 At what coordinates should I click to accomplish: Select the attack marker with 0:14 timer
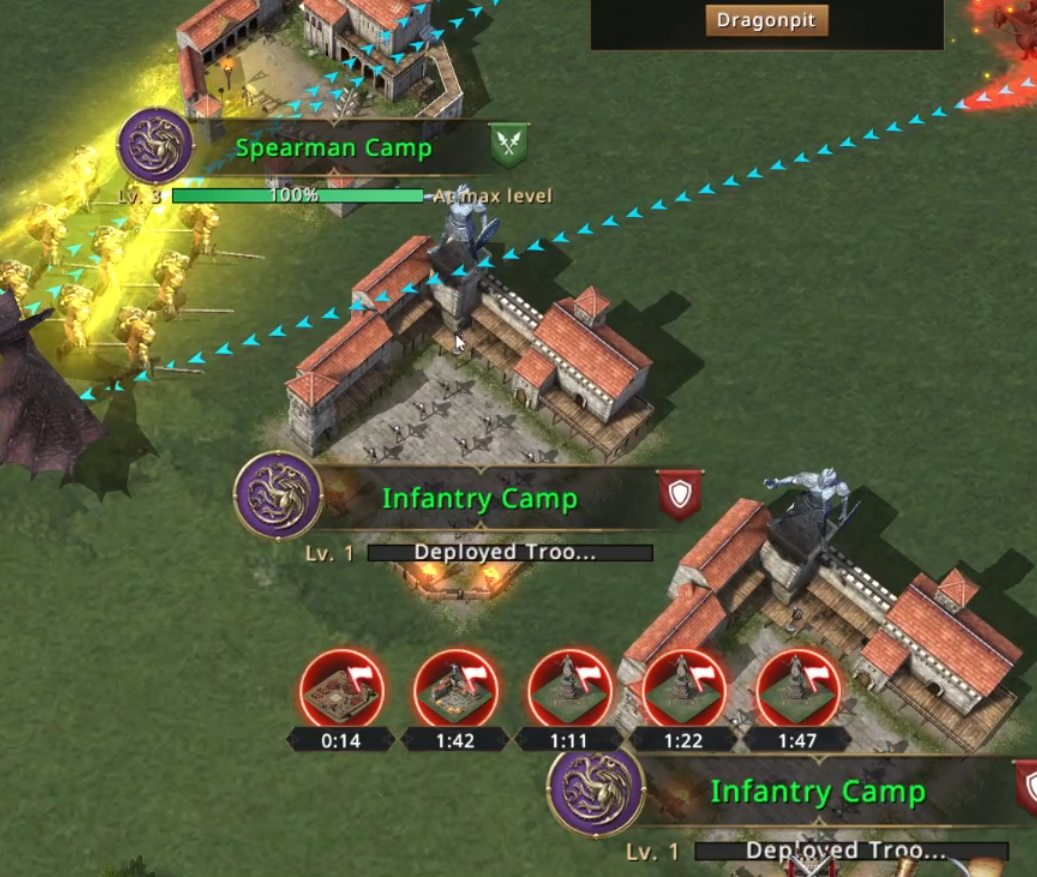(342, 690)
